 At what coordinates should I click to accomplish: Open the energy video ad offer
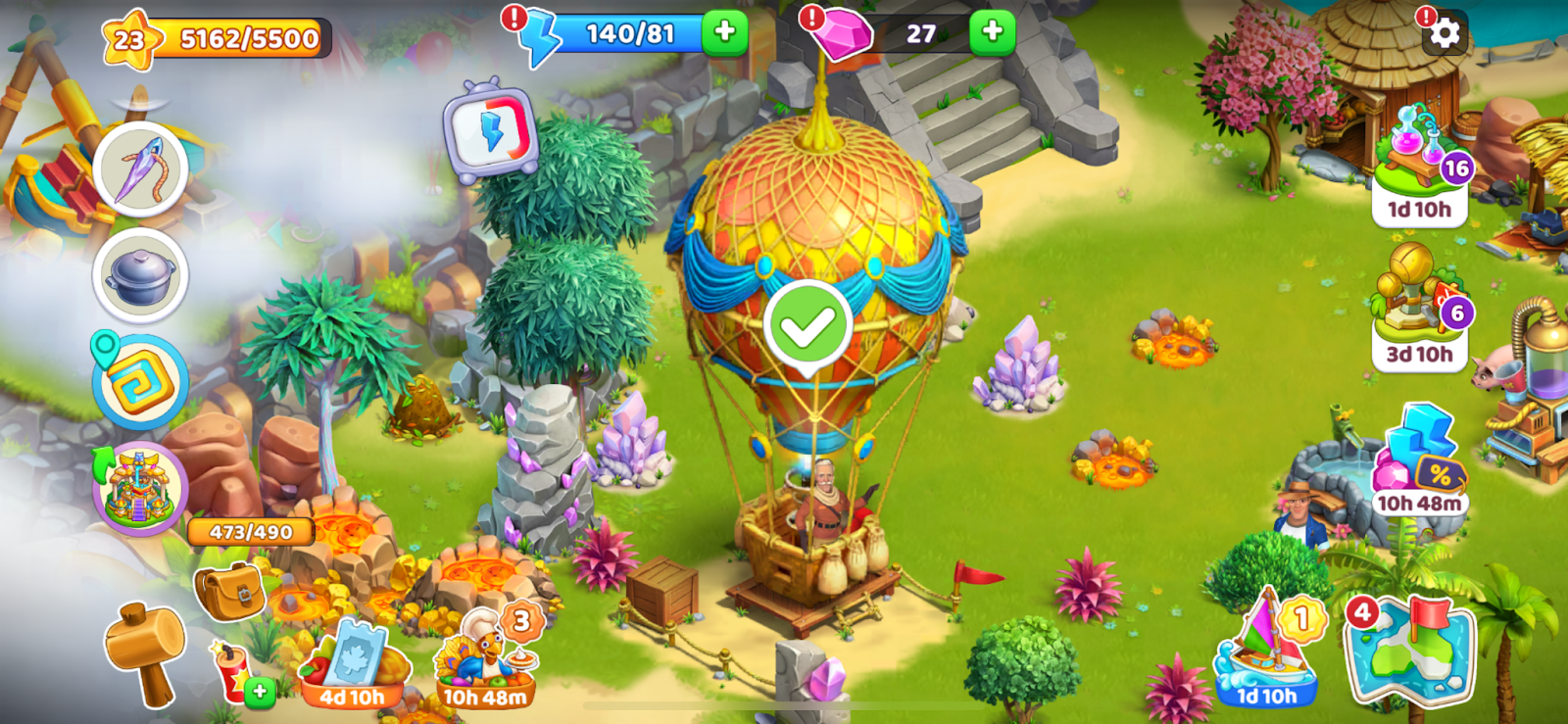point(491,132)
